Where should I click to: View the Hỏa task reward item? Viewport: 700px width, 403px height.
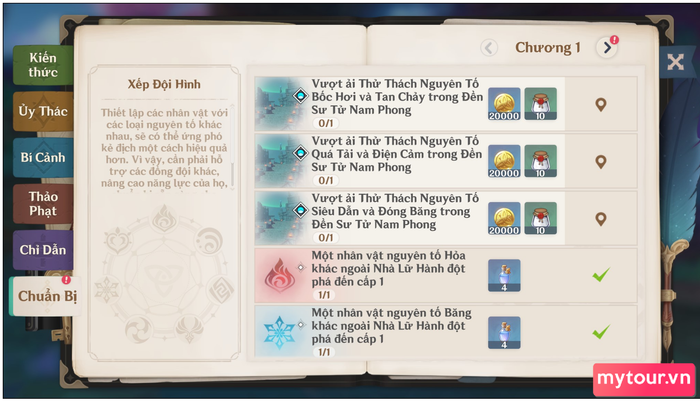tap(504, 275)
